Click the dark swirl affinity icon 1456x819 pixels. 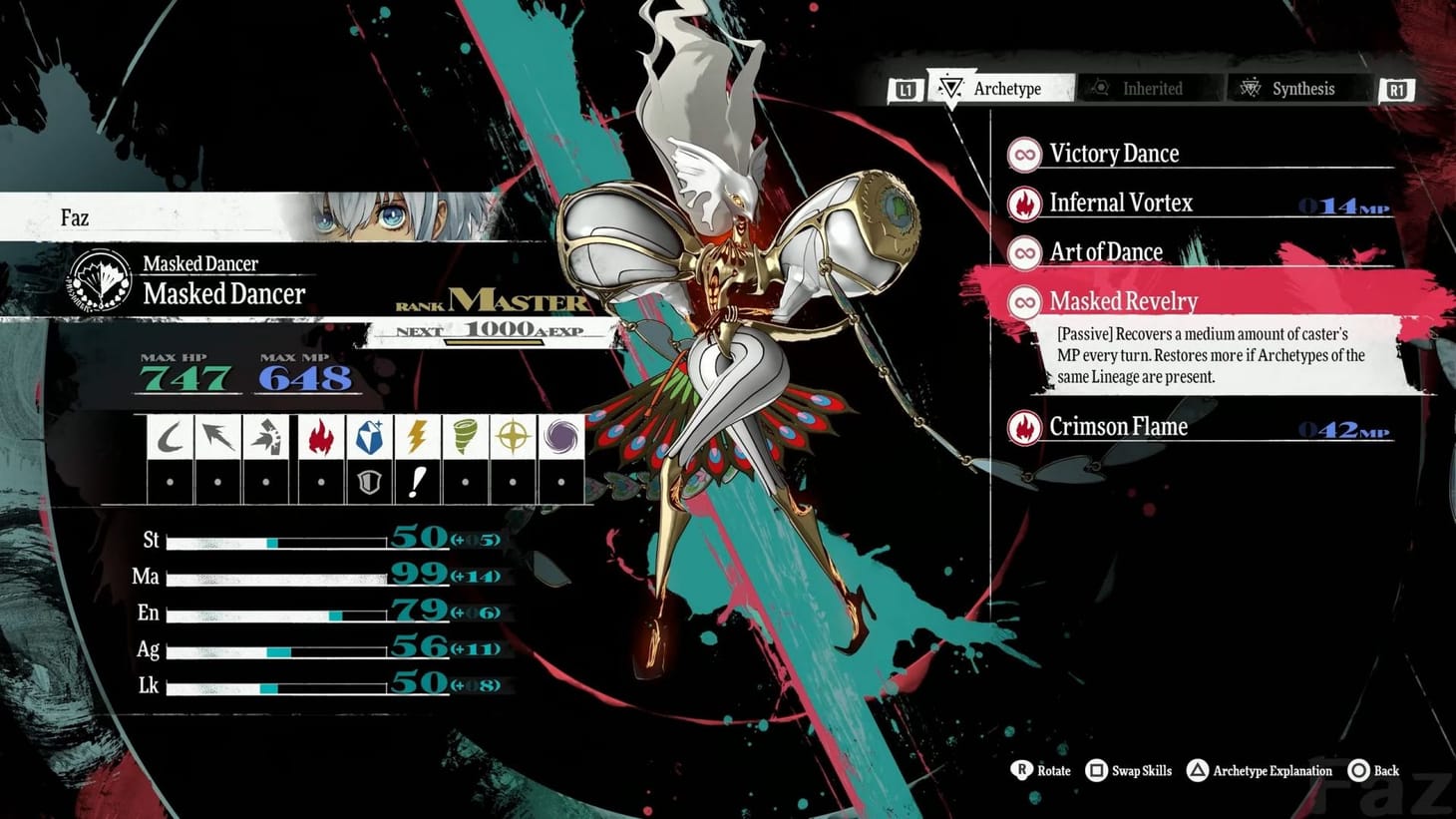[x=560, y=437]
